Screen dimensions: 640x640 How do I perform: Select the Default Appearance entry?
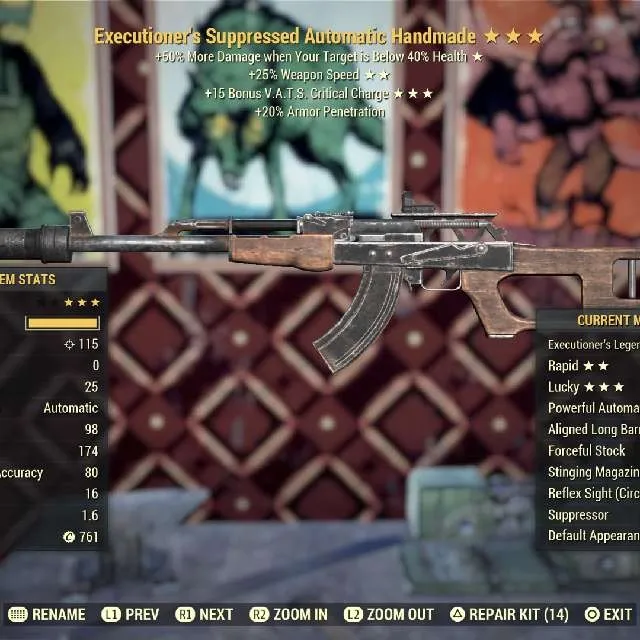tap(592, 536)
